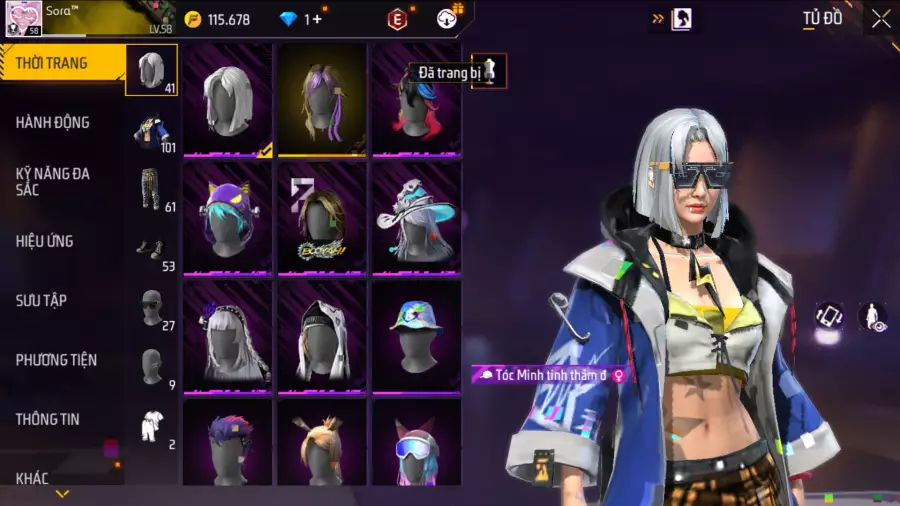The width and height of the screenshot is (900, 506).
Task: Close the wardrobe with the X button
Action: tap(880, 19)
